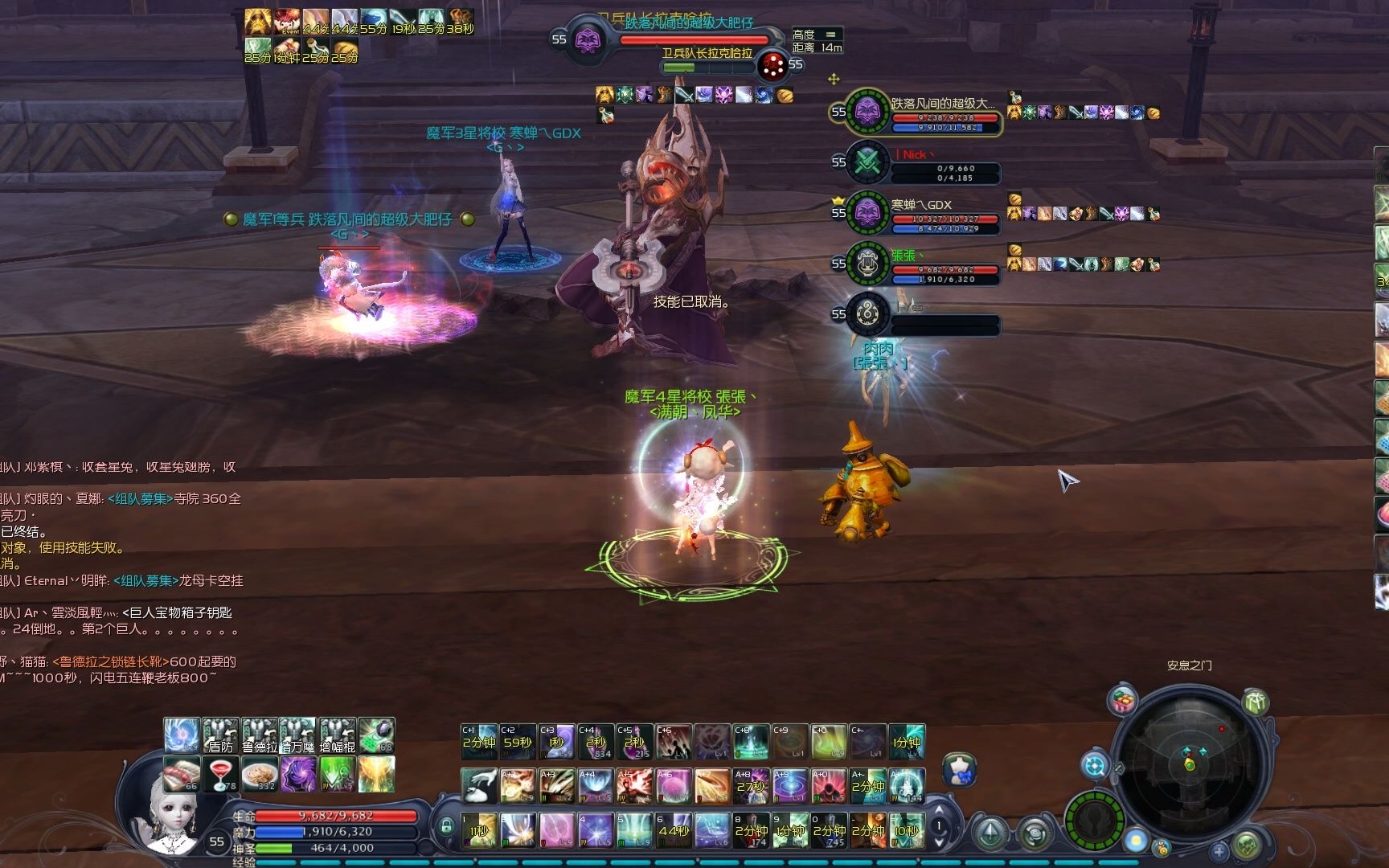Viewport: 1389px width, 868px height.
Task: Select the 盾防 quick buff icon
Action: pyautogui.click(x=219, y=735)
